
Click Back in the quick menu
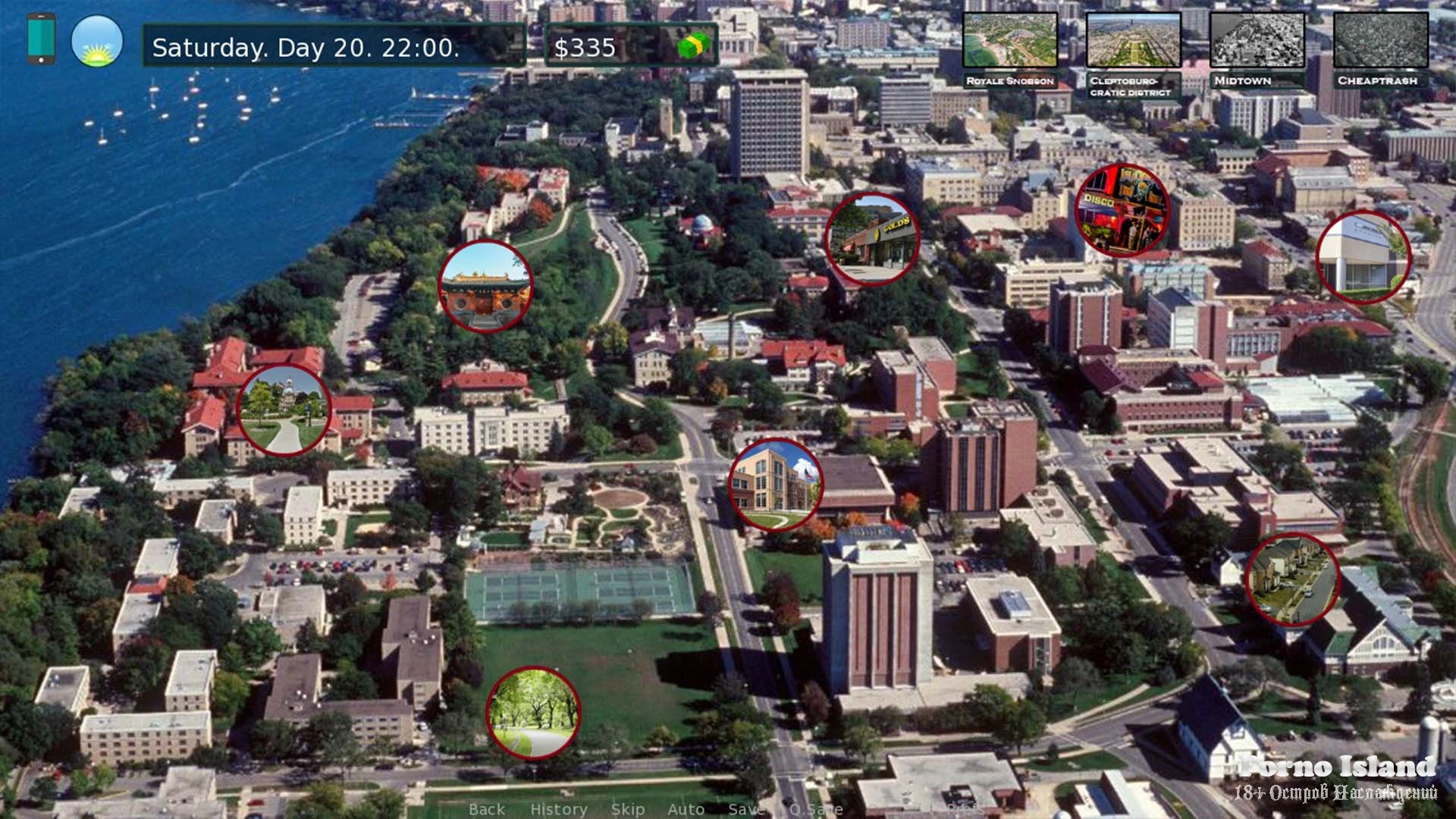coord(487,809)
